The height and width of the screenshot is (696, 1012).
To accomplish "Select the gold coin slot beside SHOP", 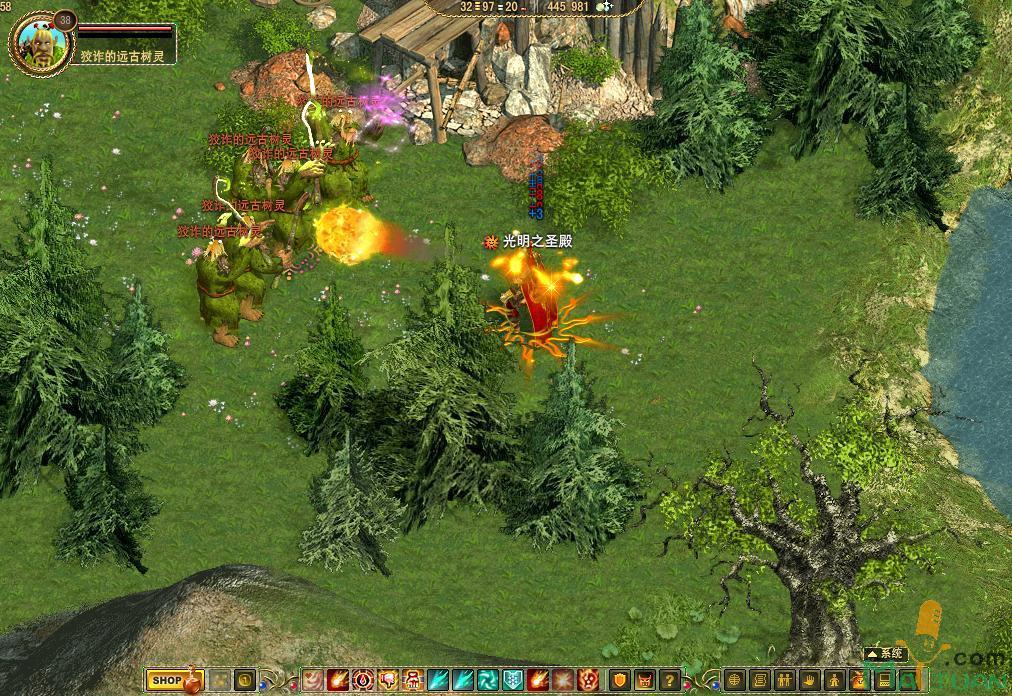I will pyautogui.click(x=245, y=680).
